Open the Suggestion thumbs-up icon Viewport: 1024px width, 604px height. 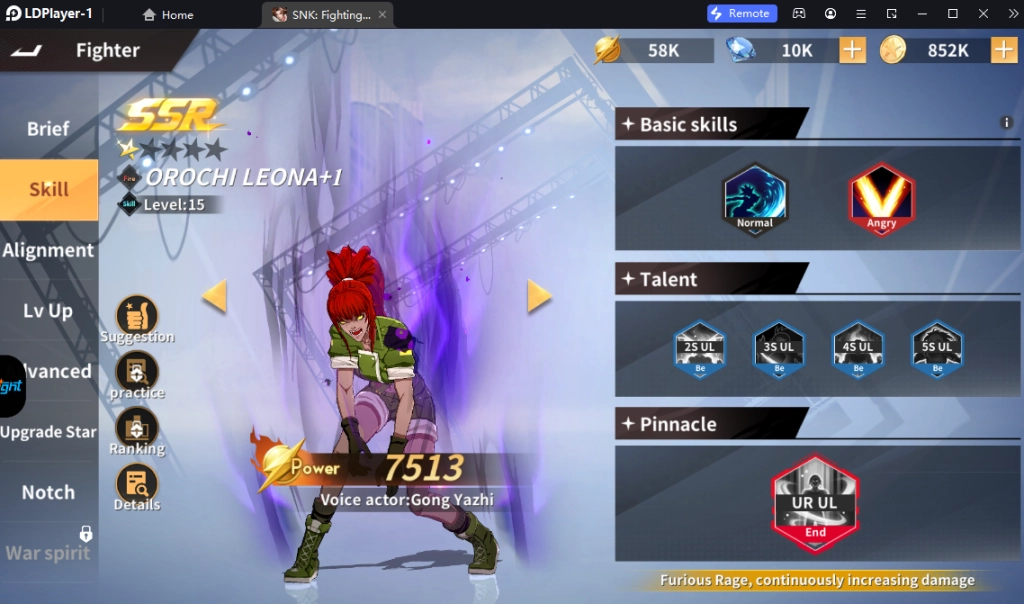point(137,315)
